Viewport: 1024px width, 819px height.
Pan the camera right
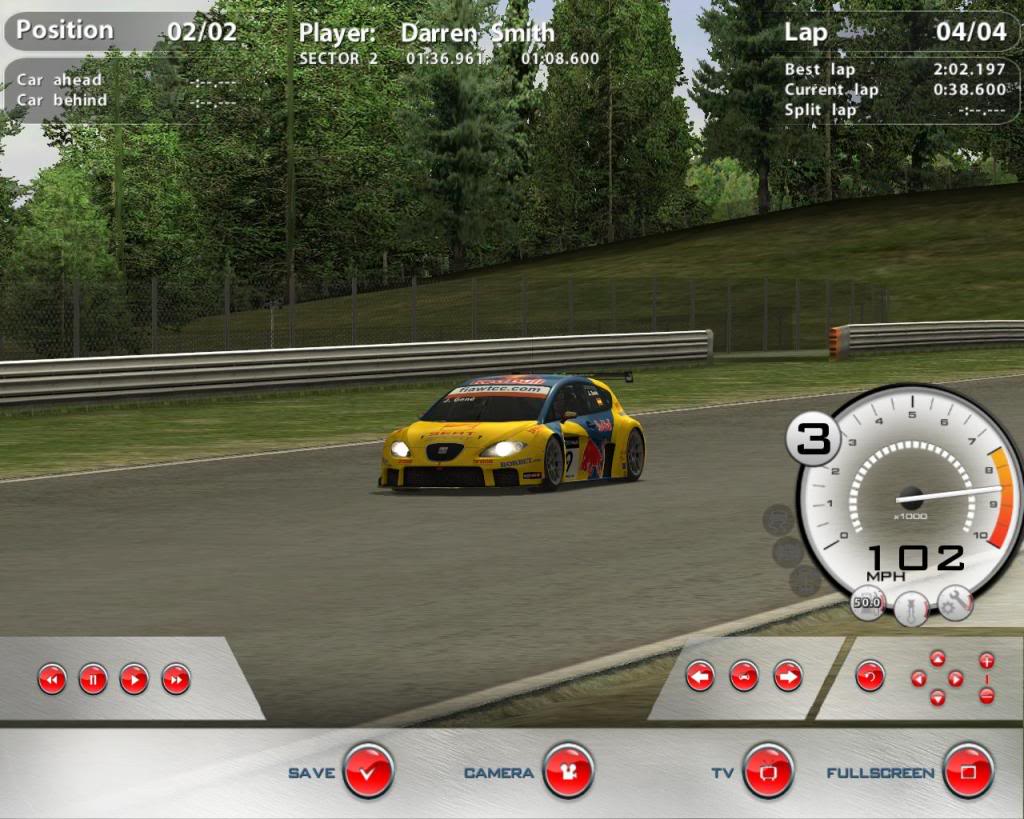coord(956,679)
